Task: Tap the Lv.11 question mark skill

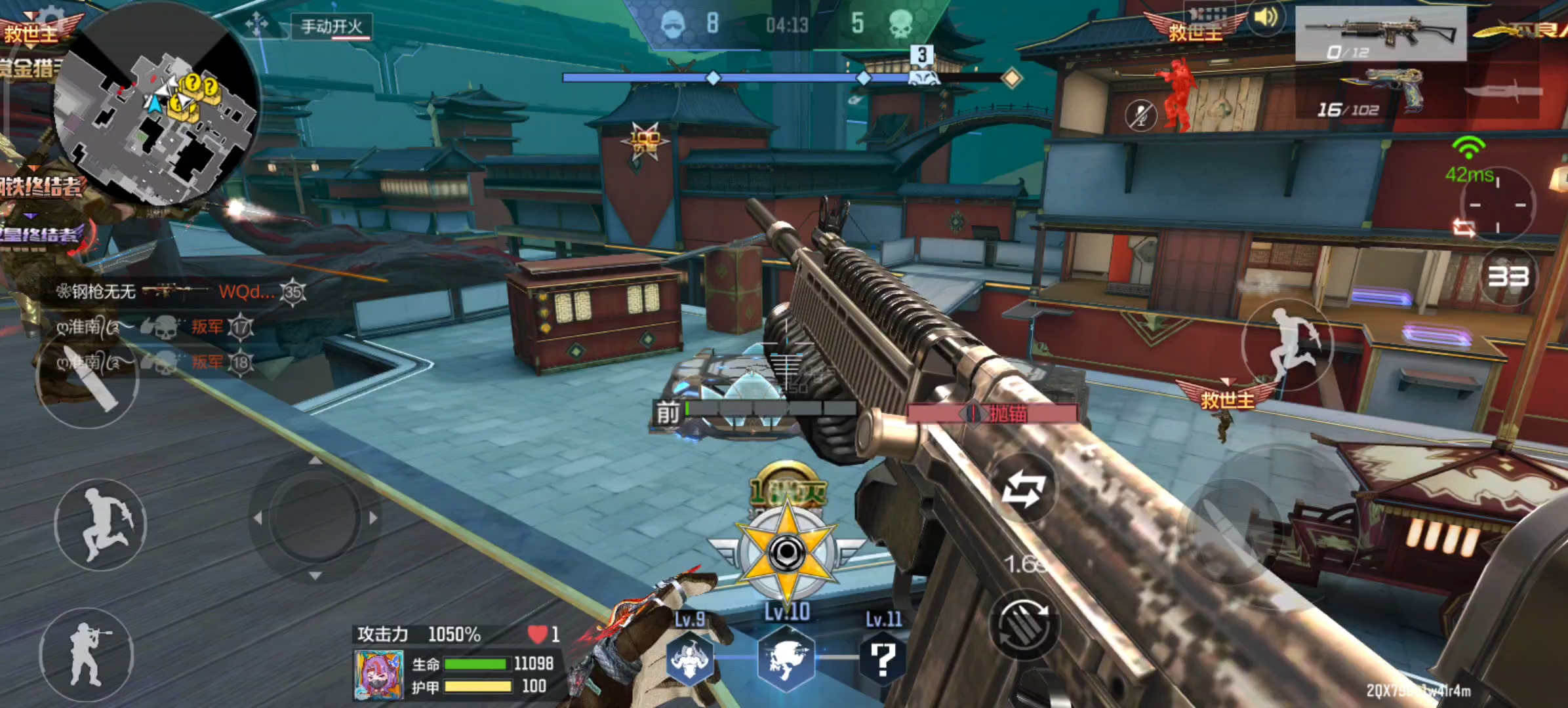Action: point(883,659)
